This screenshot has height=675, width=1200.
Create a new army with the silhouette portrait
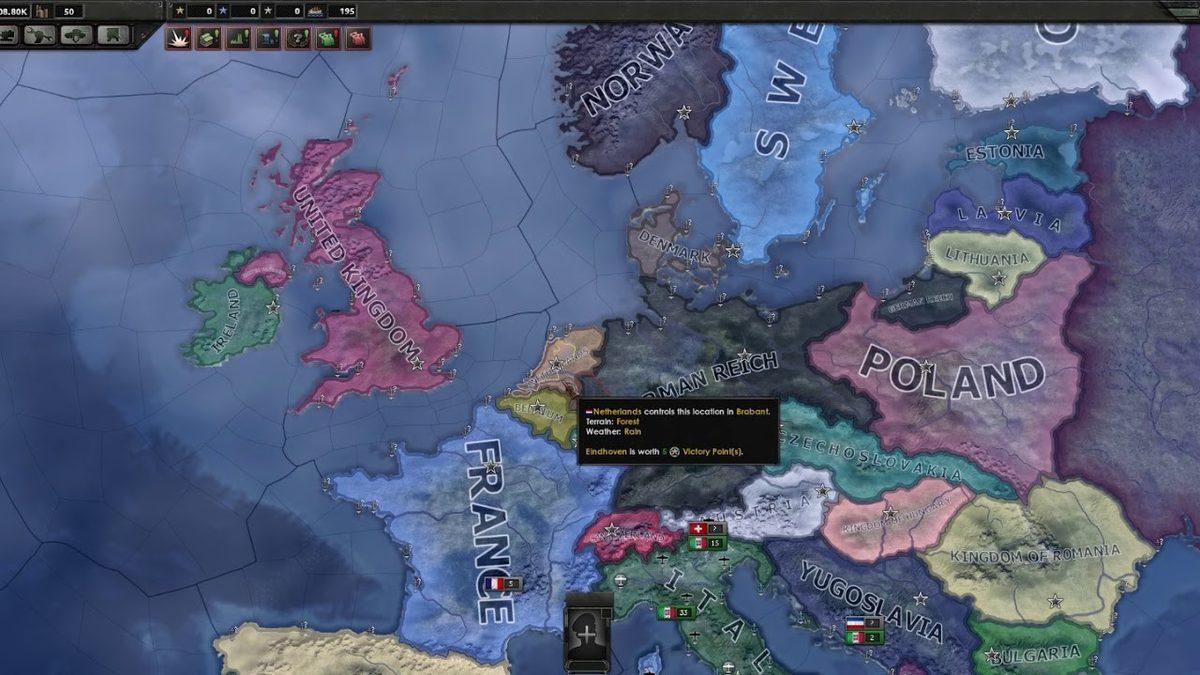click(587, 633)
